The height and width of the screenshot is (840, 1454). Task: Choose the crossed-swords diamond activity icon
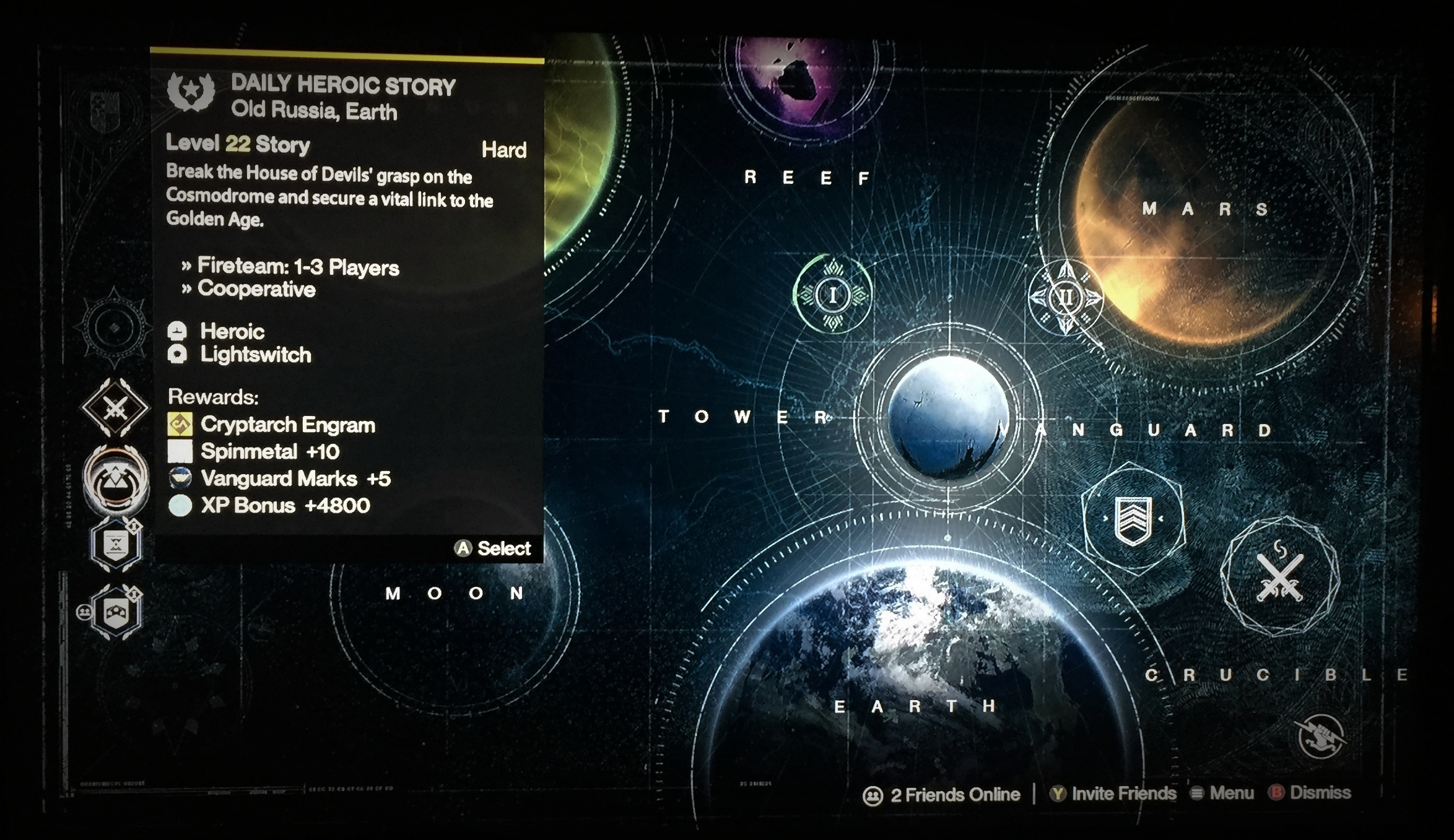tap(115, 408)
